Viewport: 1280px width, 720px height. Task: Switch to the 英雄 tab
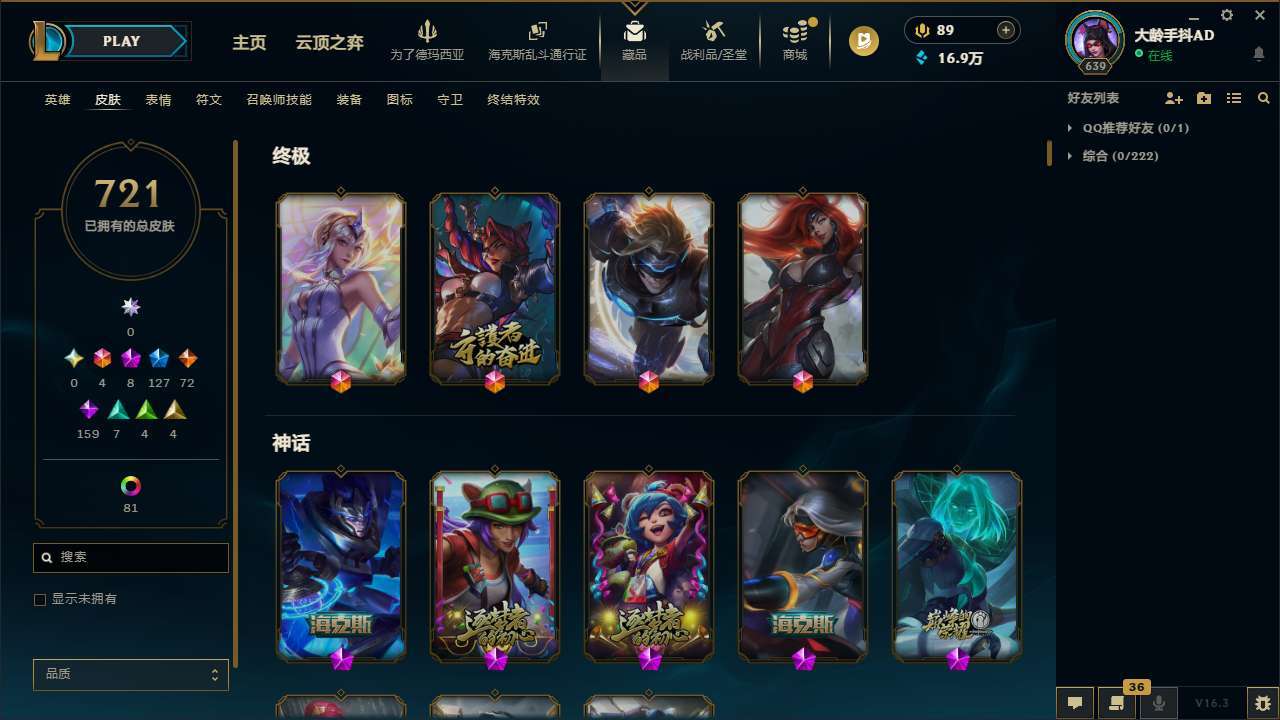(x=57, y=100)
